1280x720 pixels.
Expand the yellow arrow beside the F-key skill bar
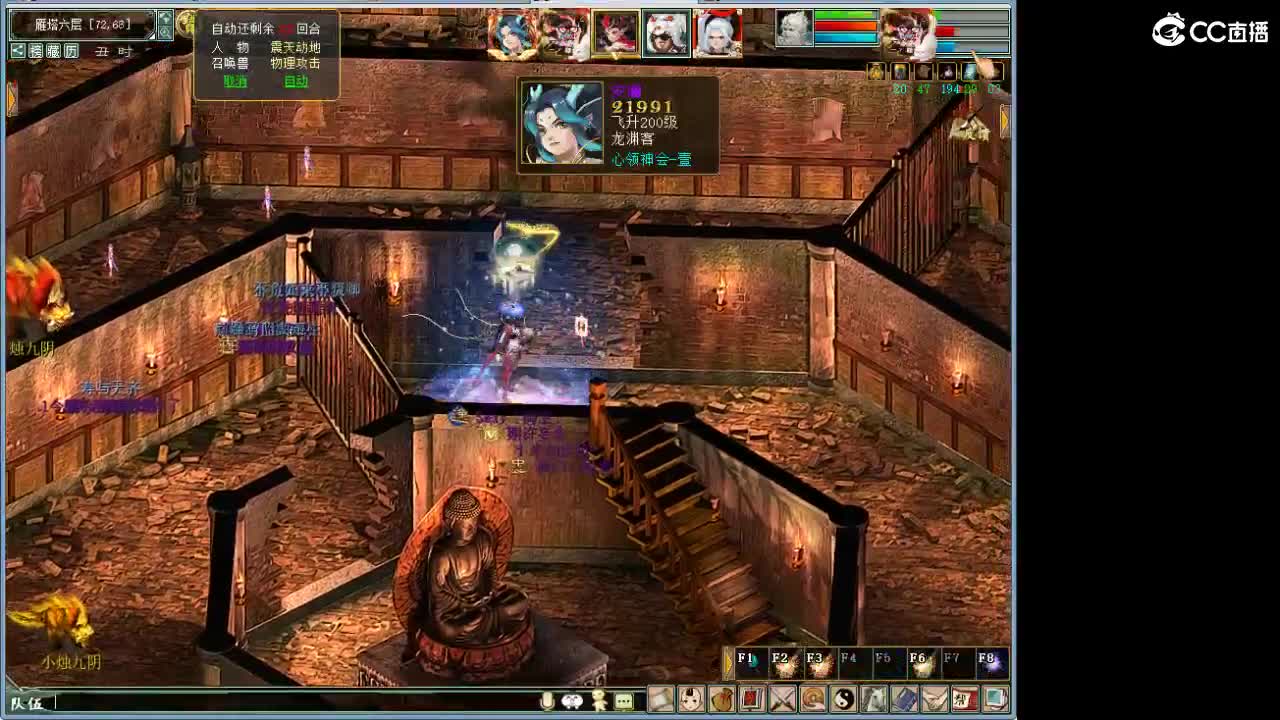coord(728,661)
